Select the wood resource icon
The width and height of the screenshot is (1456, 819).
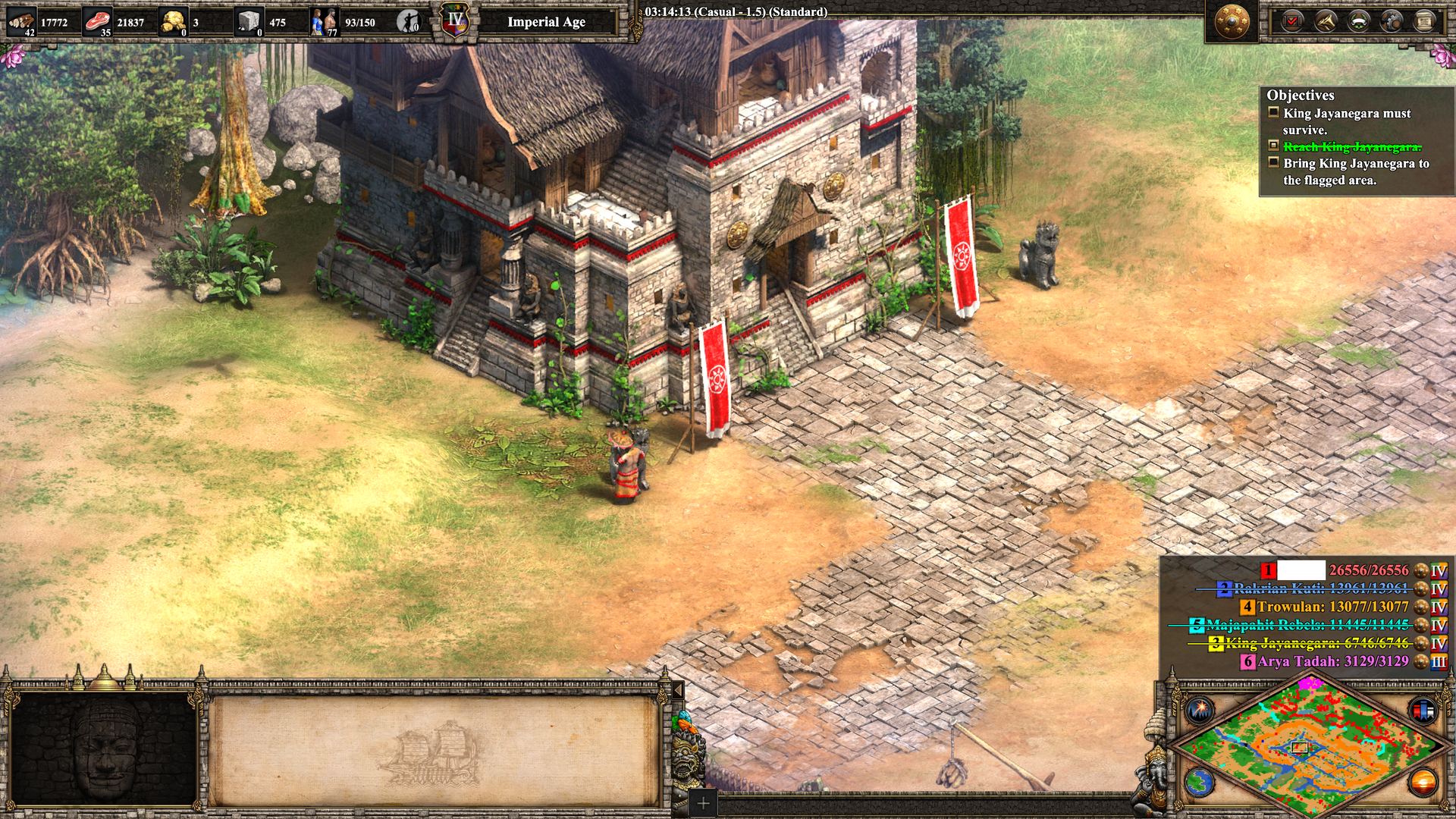(x=21, y=21)
